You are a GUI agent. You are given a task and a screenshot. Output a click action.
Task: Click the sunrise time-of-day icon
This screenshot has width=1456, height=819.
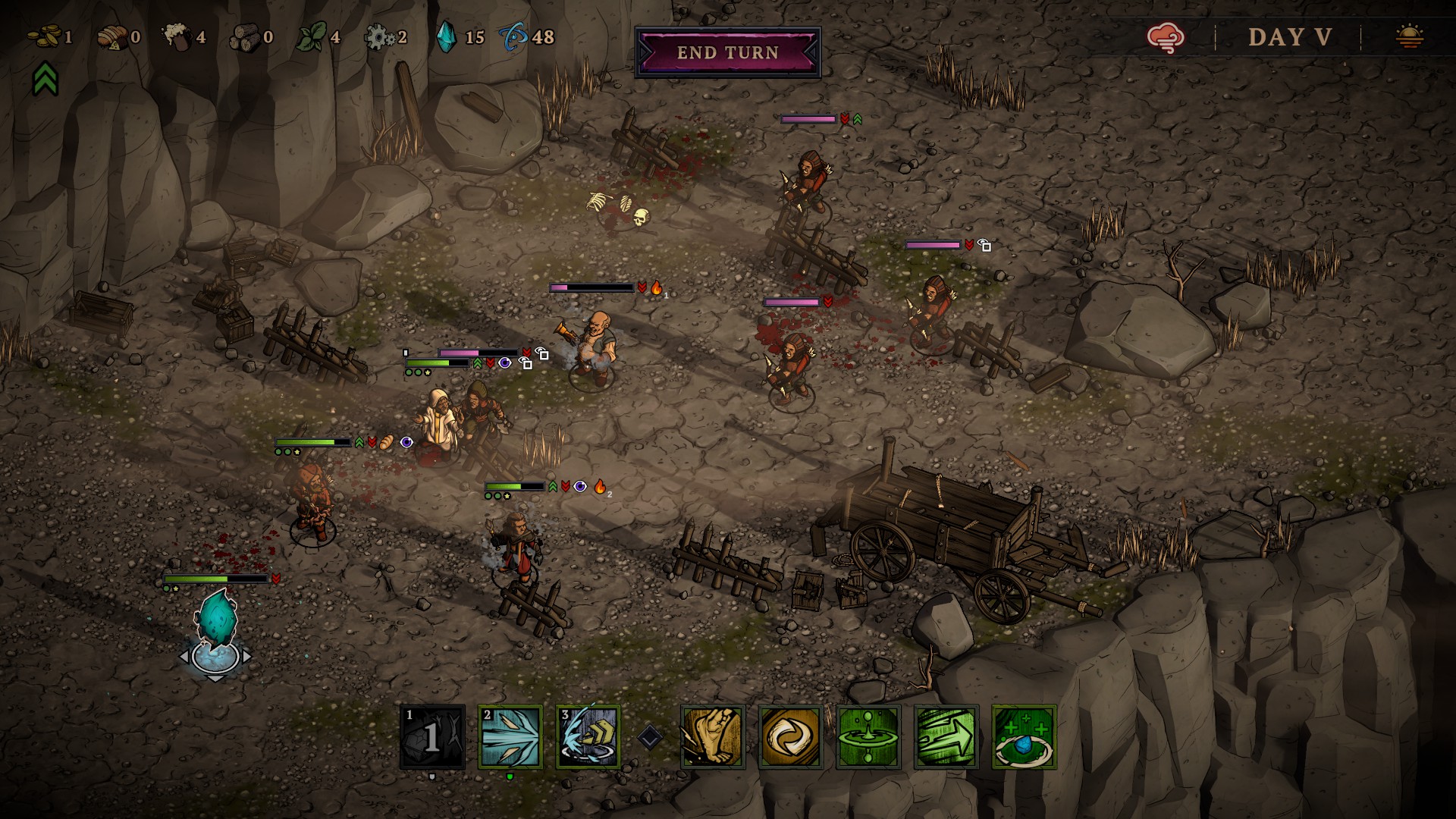click(1409, 36)
